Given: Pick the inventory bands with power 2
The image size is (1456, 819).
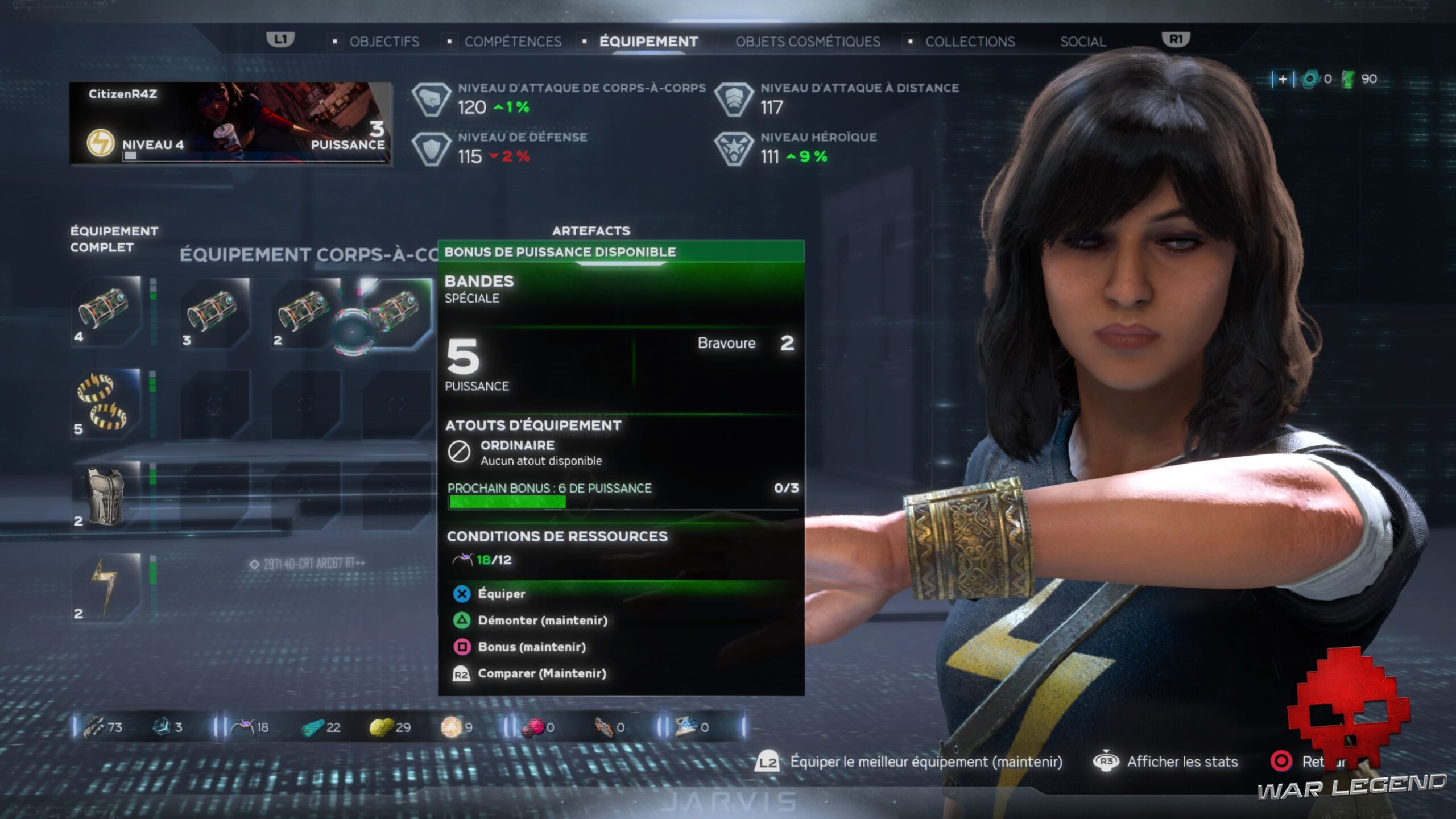Looking at the screenshot, I should tap(305, 312).
